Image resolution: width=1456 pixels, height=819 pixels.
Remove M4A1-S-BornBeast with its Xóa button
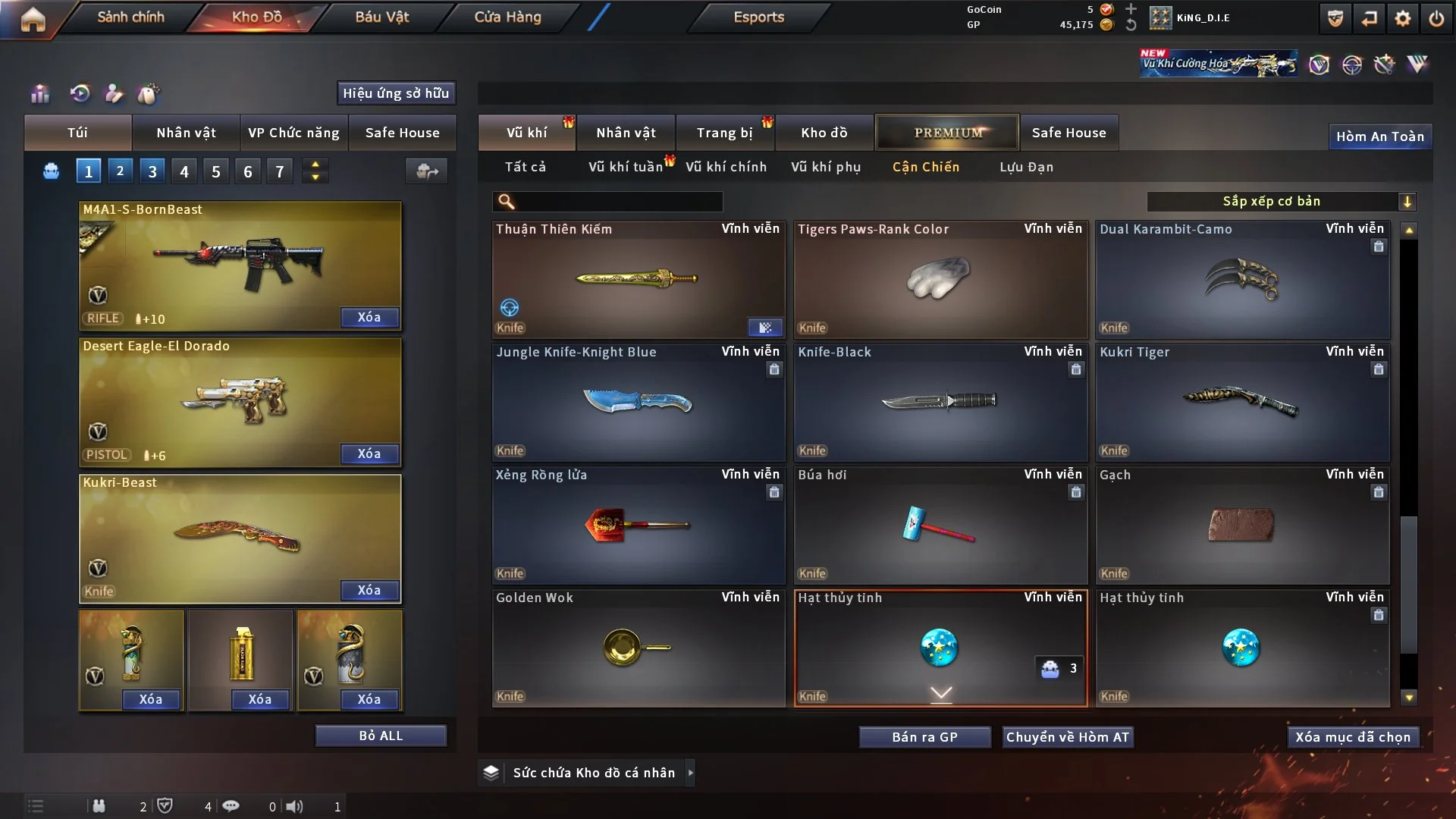click(369, 318)
